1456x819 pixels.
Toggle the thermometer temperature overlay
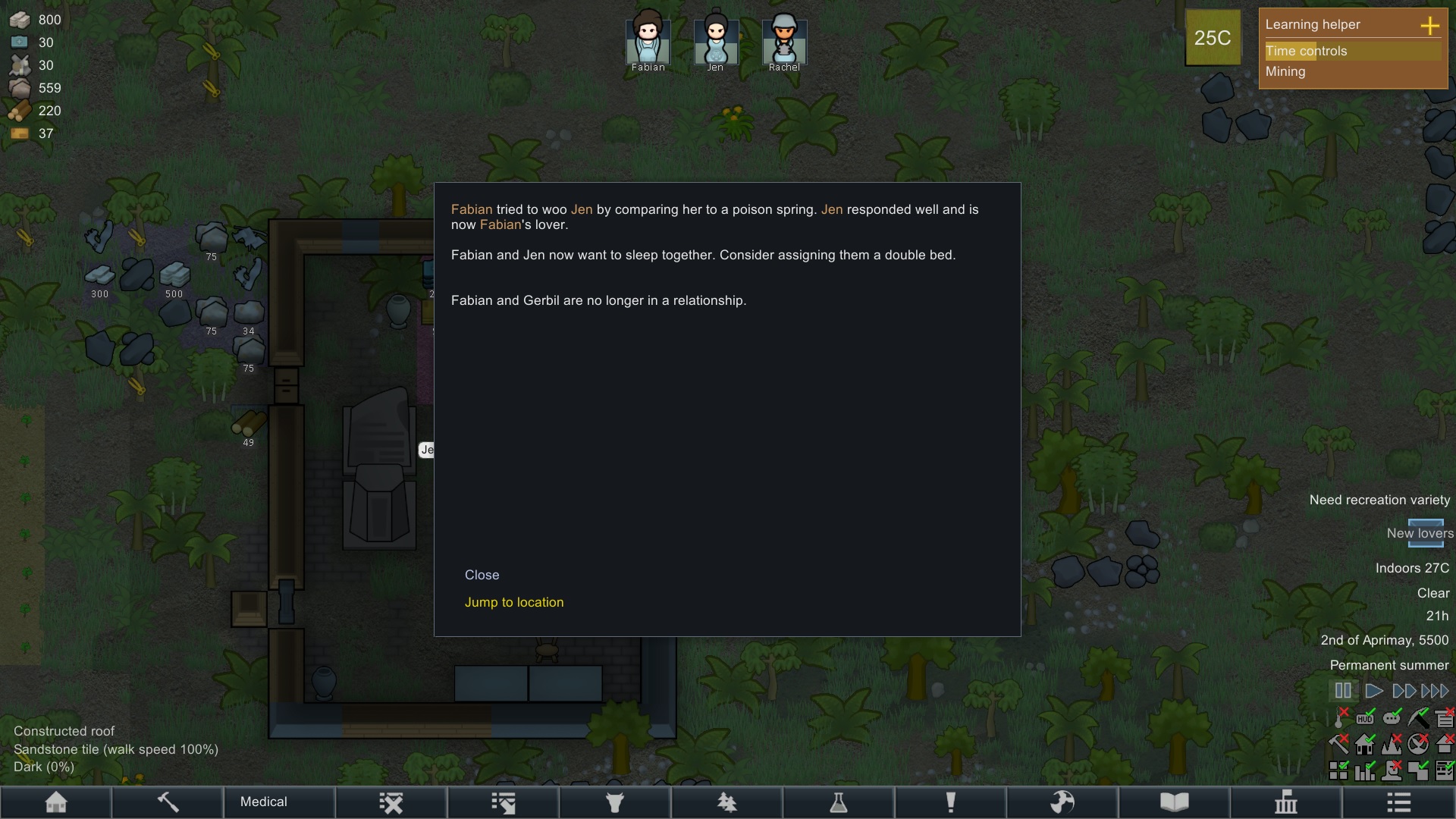[x=1340, y=717]
